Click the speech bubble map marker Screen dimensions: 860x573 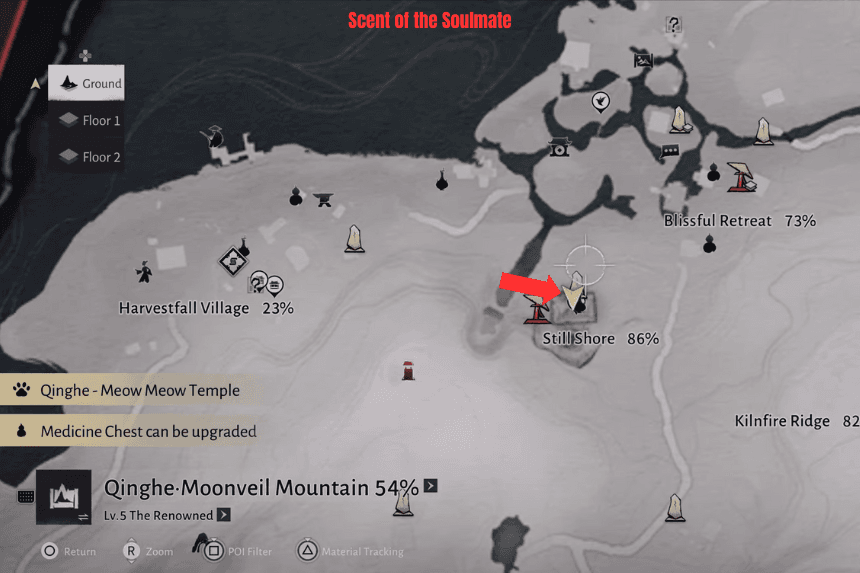pyautogui.click(x=669, y=152)
